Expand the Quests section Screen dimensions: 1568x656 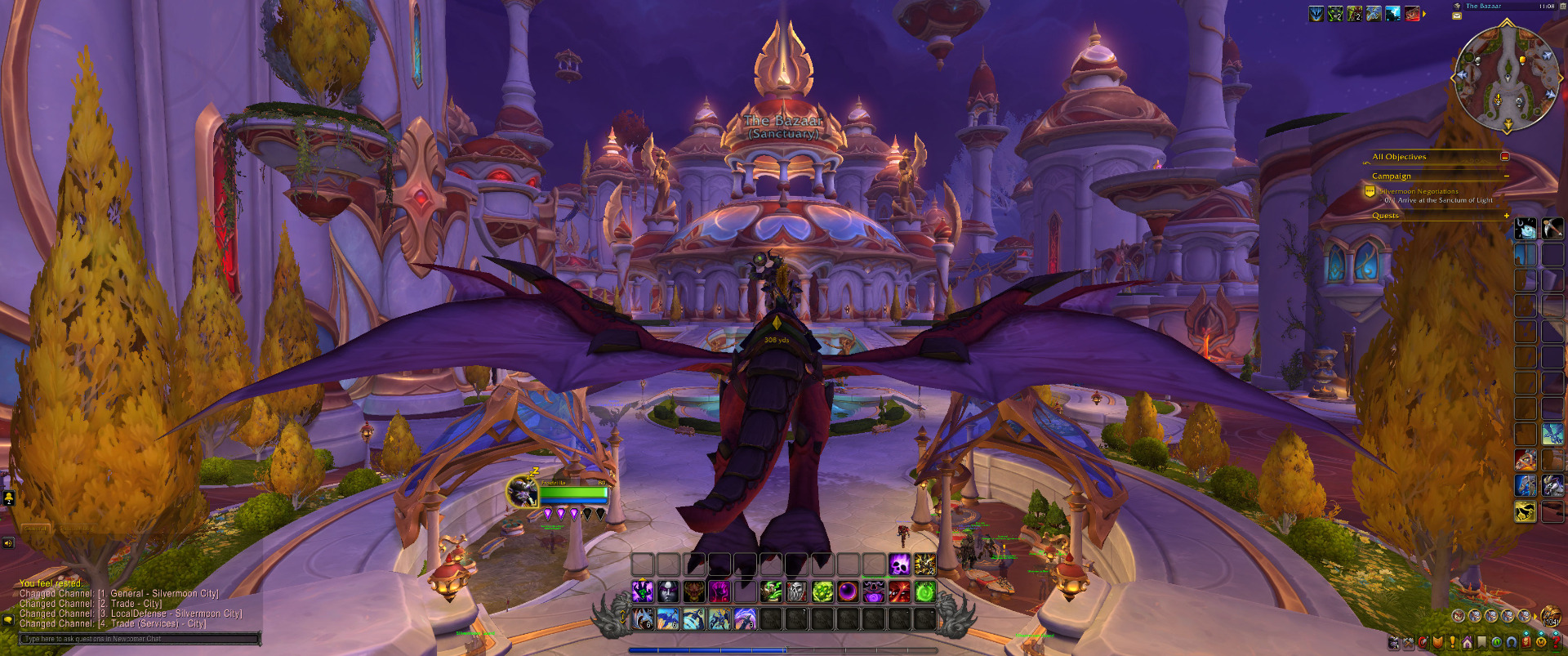pos(1506,216)
